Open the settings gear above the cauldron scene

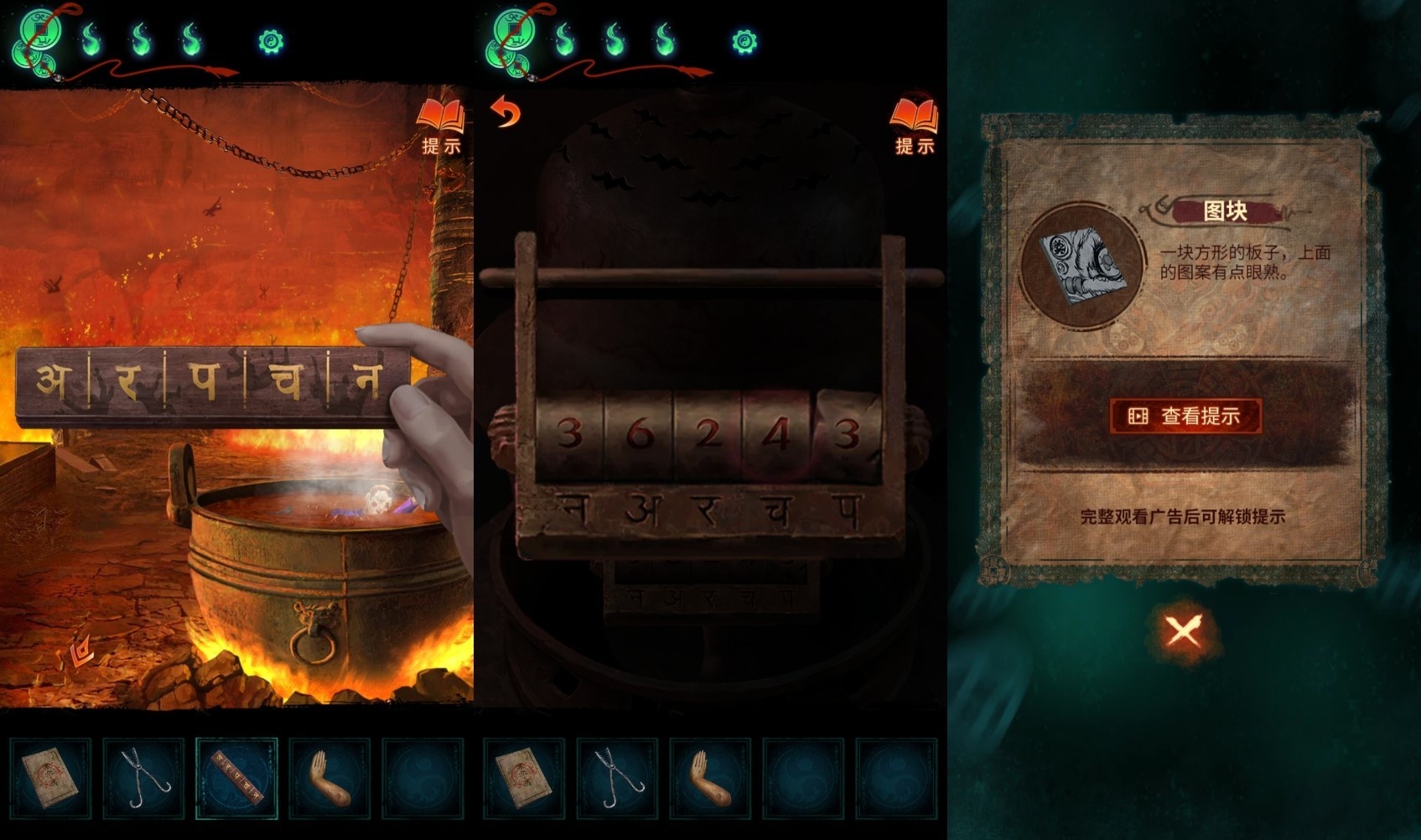271,41
